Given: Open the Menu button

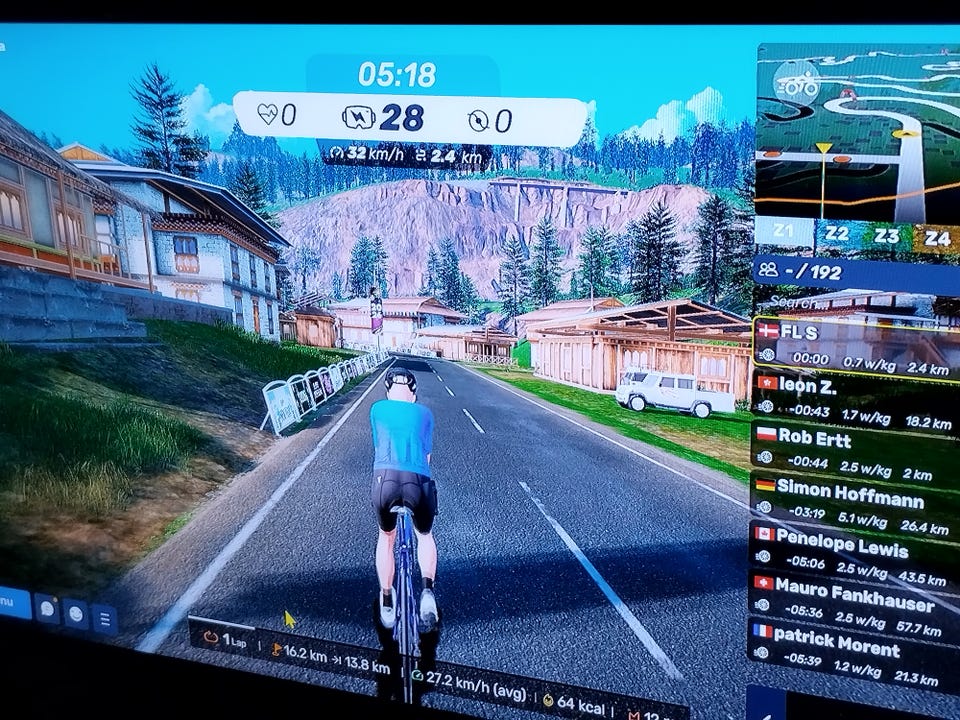Looking at the screenshot, I should 8,603.
